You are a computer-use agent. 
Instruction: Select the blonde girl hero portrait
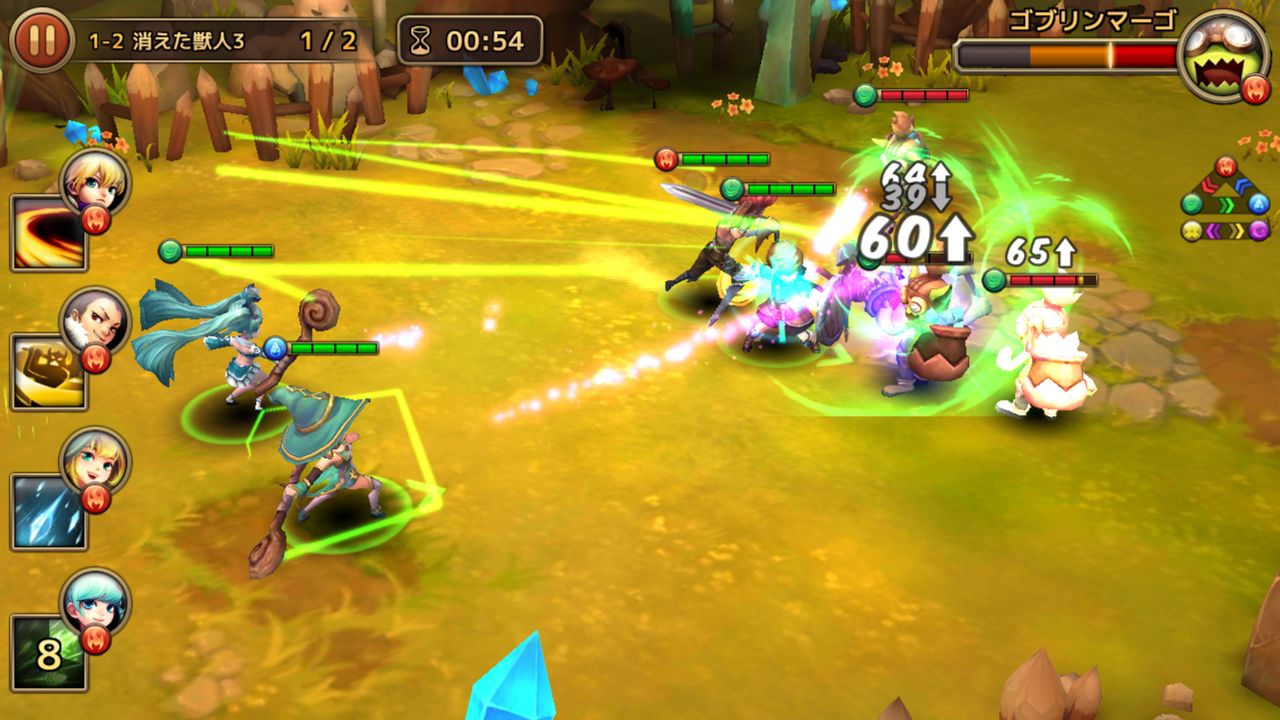(x=95, y=460)
